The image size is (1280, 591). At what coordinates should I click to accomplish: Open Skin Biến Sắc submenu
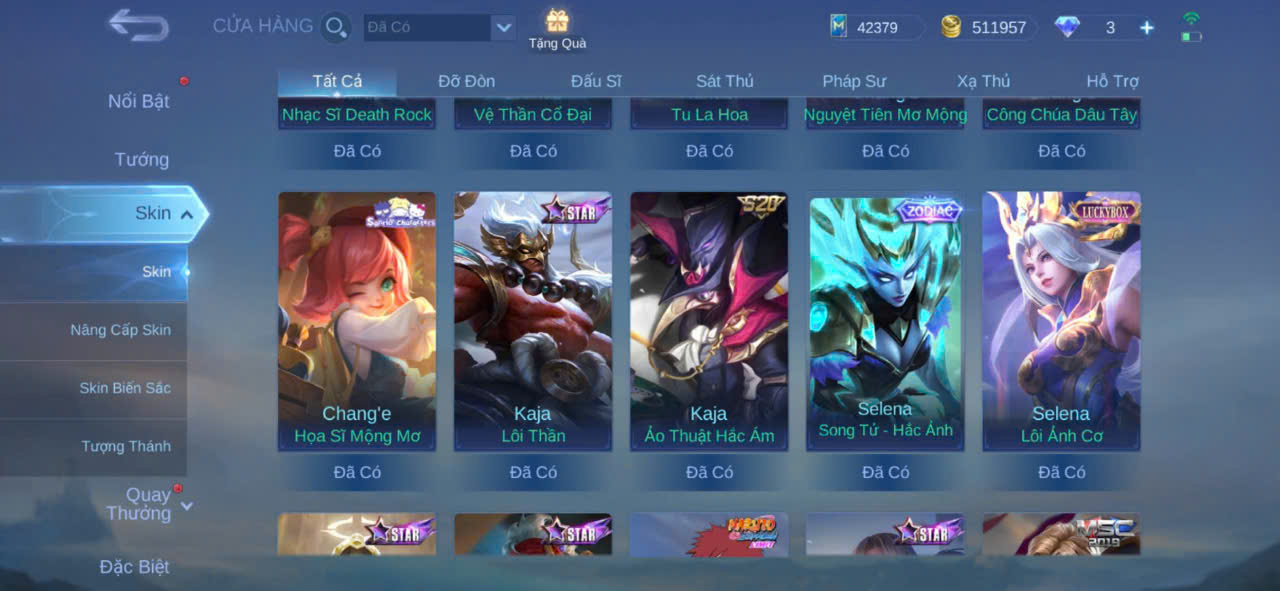click(125, 388)
